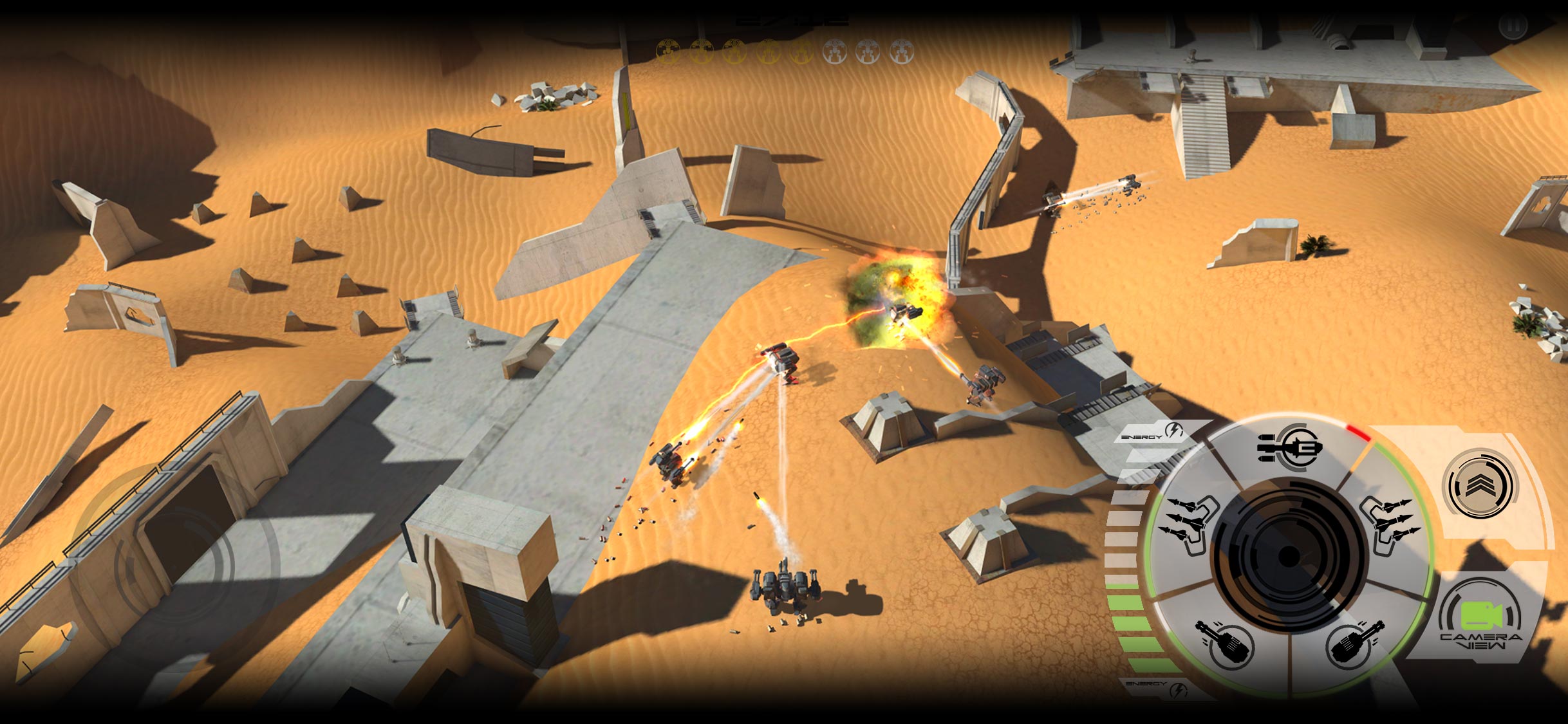Tap the center hub of weapon wheel
The height and width of the screenshot is (724, 1568).
point(1289,556)
